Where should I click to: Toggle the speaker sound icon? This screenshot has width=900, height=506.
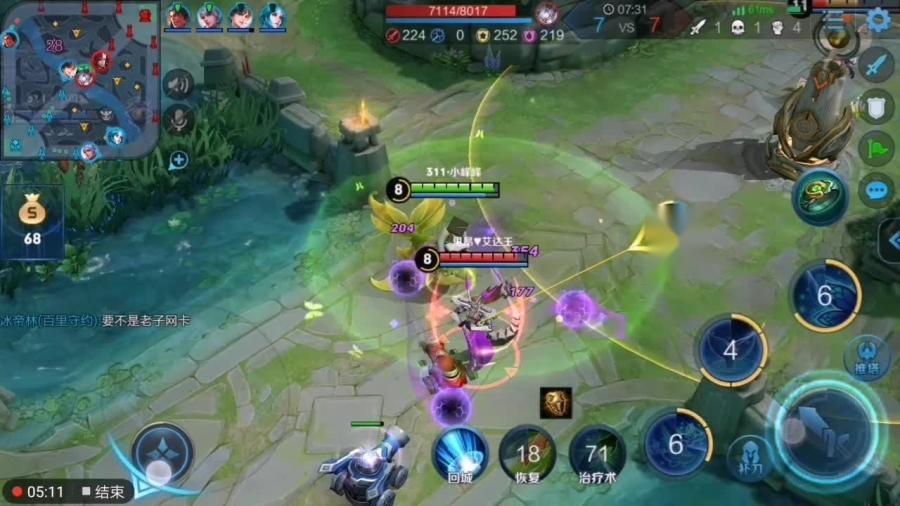(x=178, y=83)
